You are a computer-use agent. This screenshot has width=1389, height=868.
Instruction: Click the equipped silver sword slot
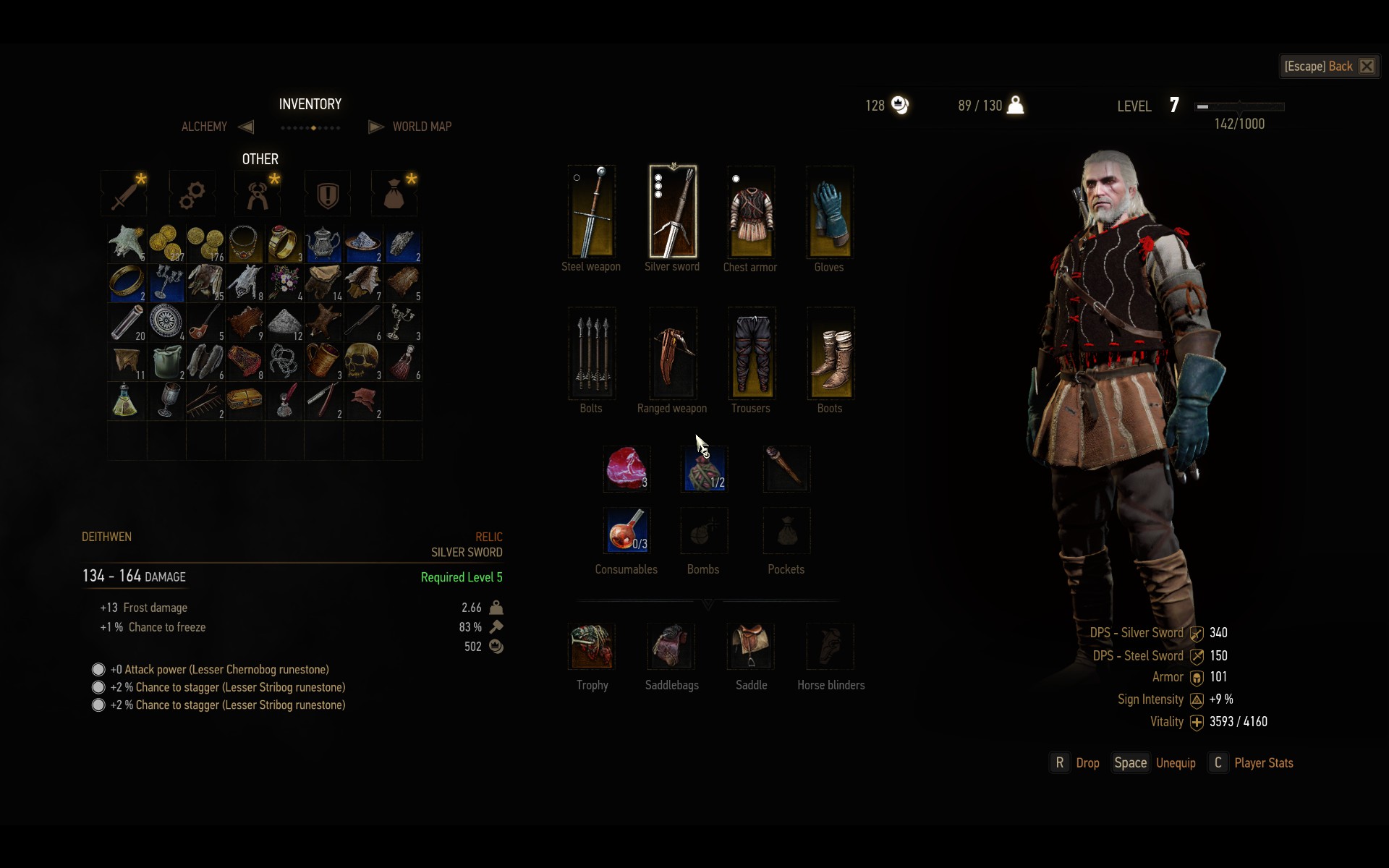(x=673, y=212)
